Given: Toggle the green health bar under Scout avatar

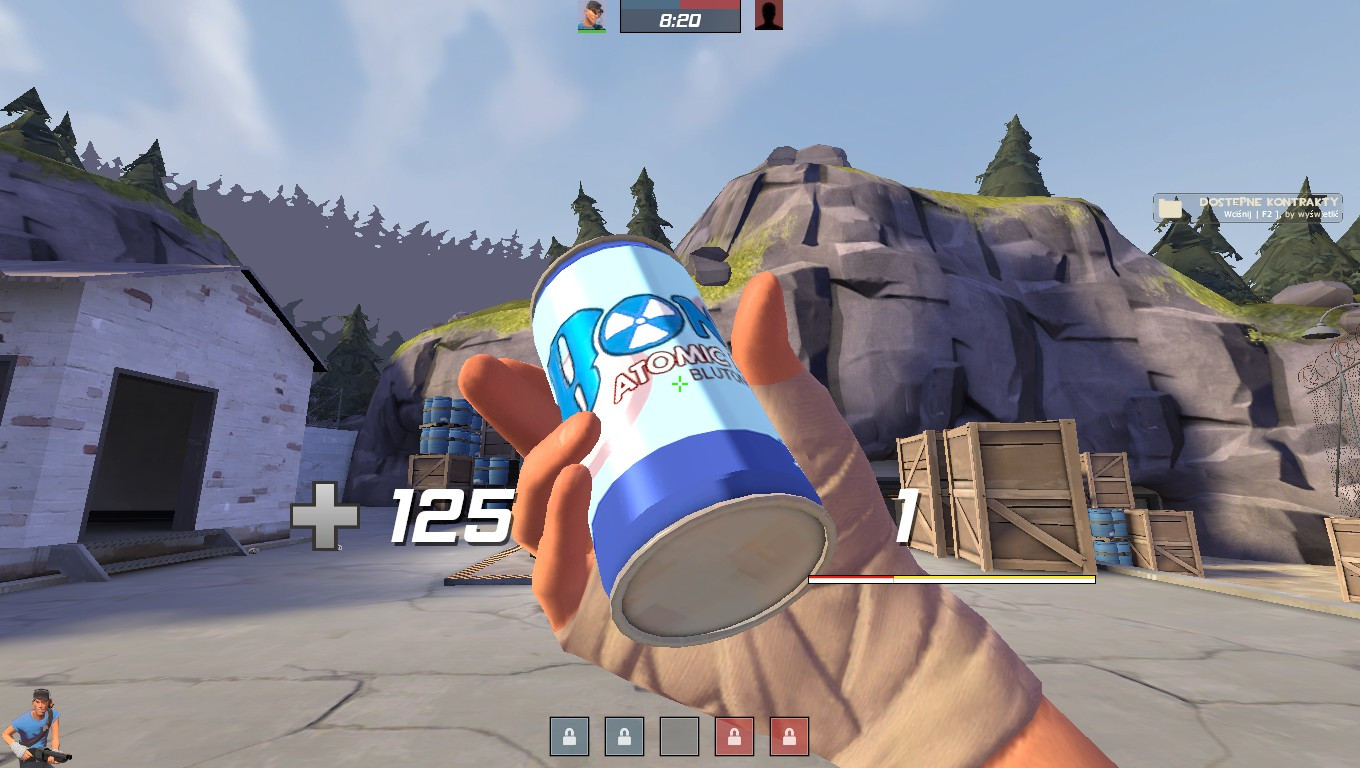Looking at the screenshot, I should pos(590,31).
